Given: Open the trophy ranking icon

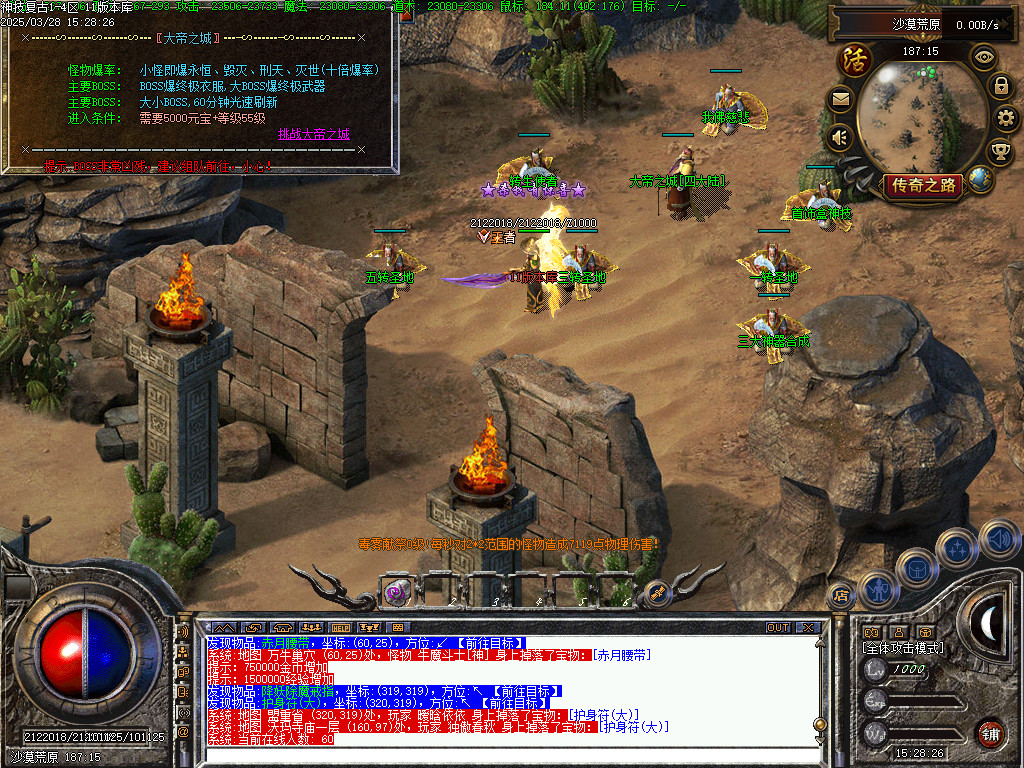Looking at the screenshot, I should pos(999,152).
